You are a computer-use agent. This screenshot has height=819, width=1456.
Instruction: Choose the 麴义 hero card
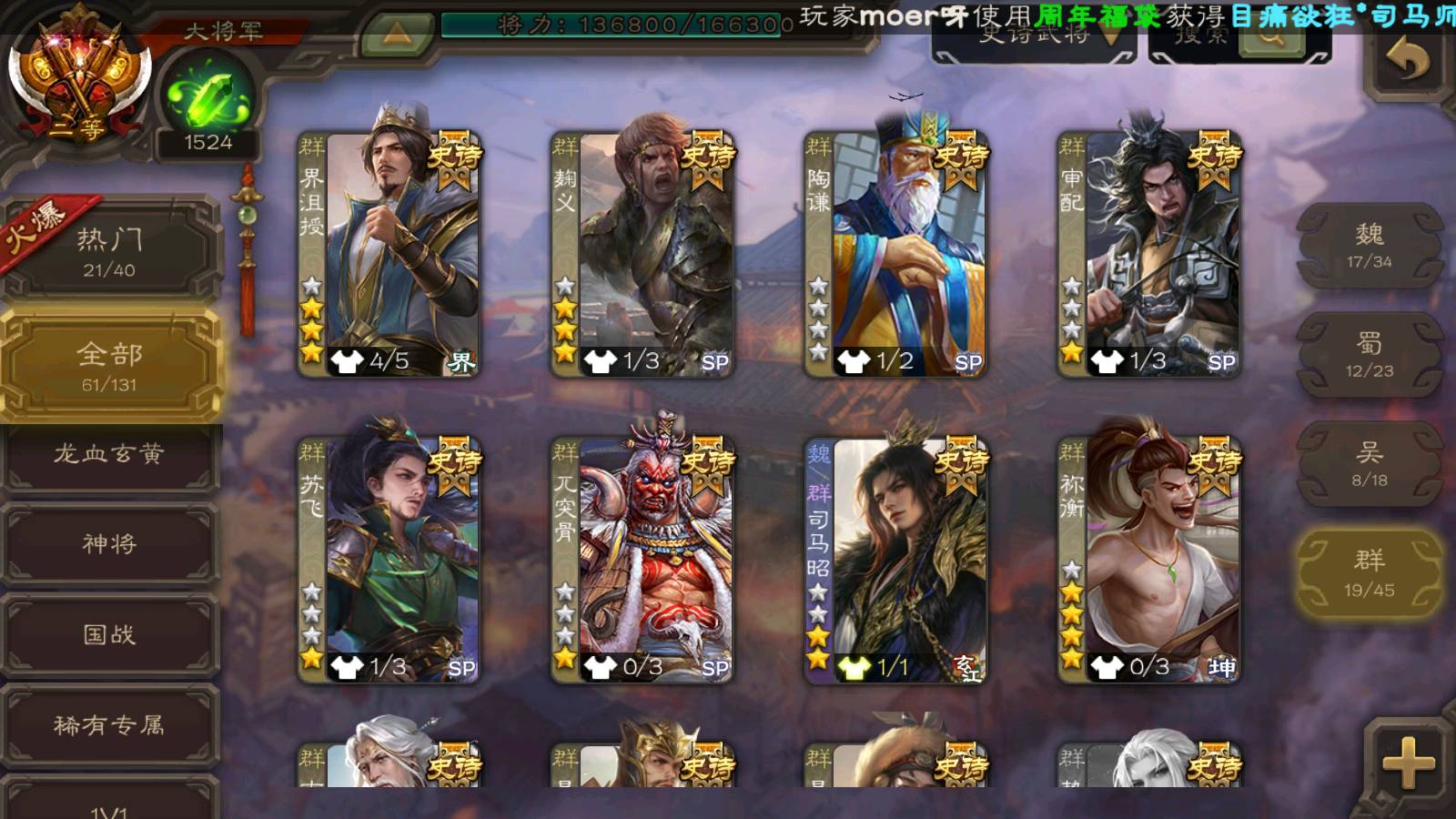pos(642,255)
